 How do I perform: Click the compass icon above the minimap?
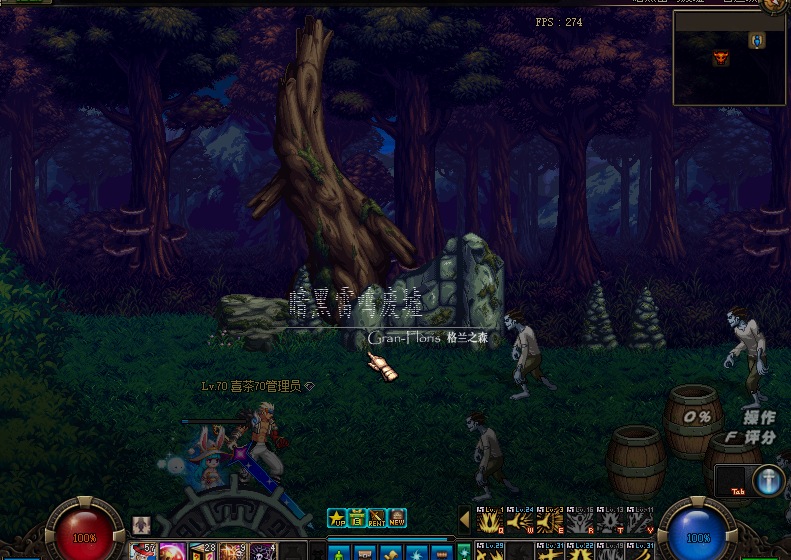(x=775, y=5)
